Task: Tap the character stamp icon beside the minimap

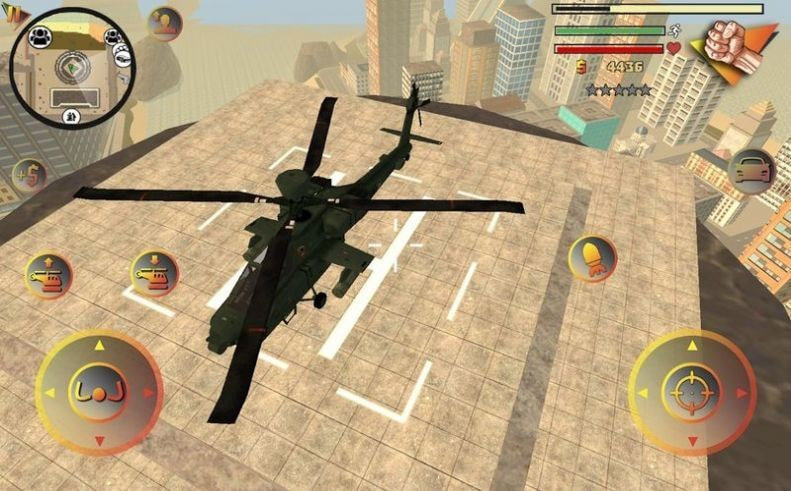Action: [x=165, y=24]
